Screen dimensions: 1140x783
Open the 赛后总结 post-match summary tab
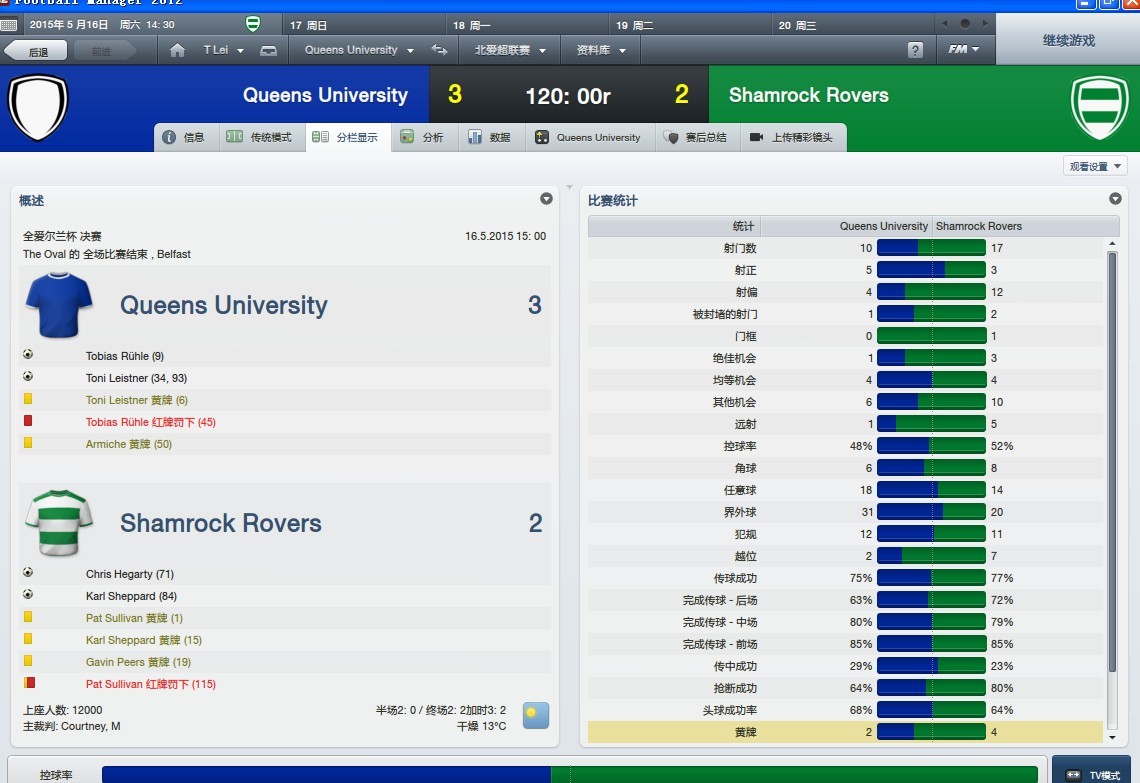tap(697, 138)
